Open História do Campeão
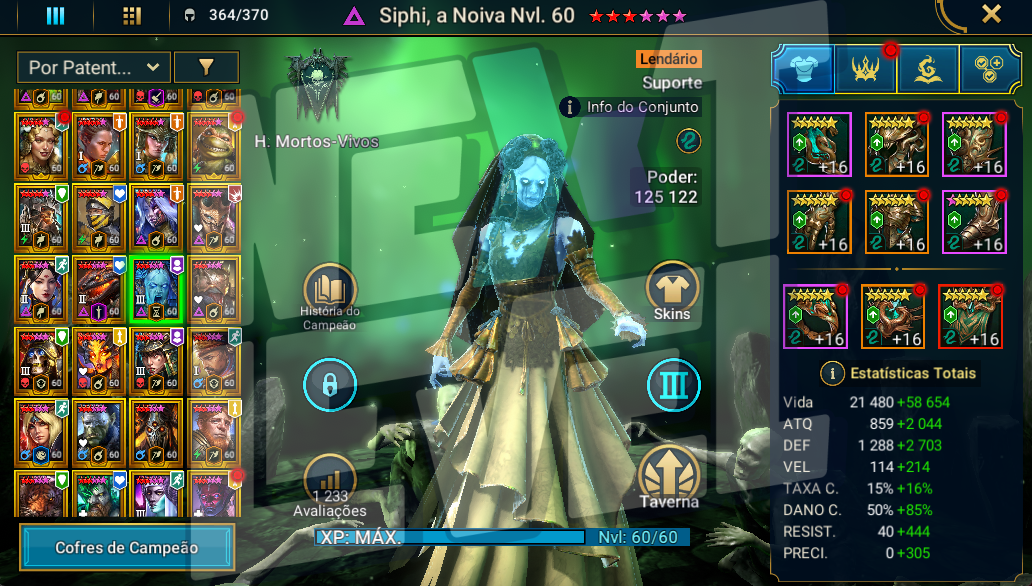 [x=330, y=290]
